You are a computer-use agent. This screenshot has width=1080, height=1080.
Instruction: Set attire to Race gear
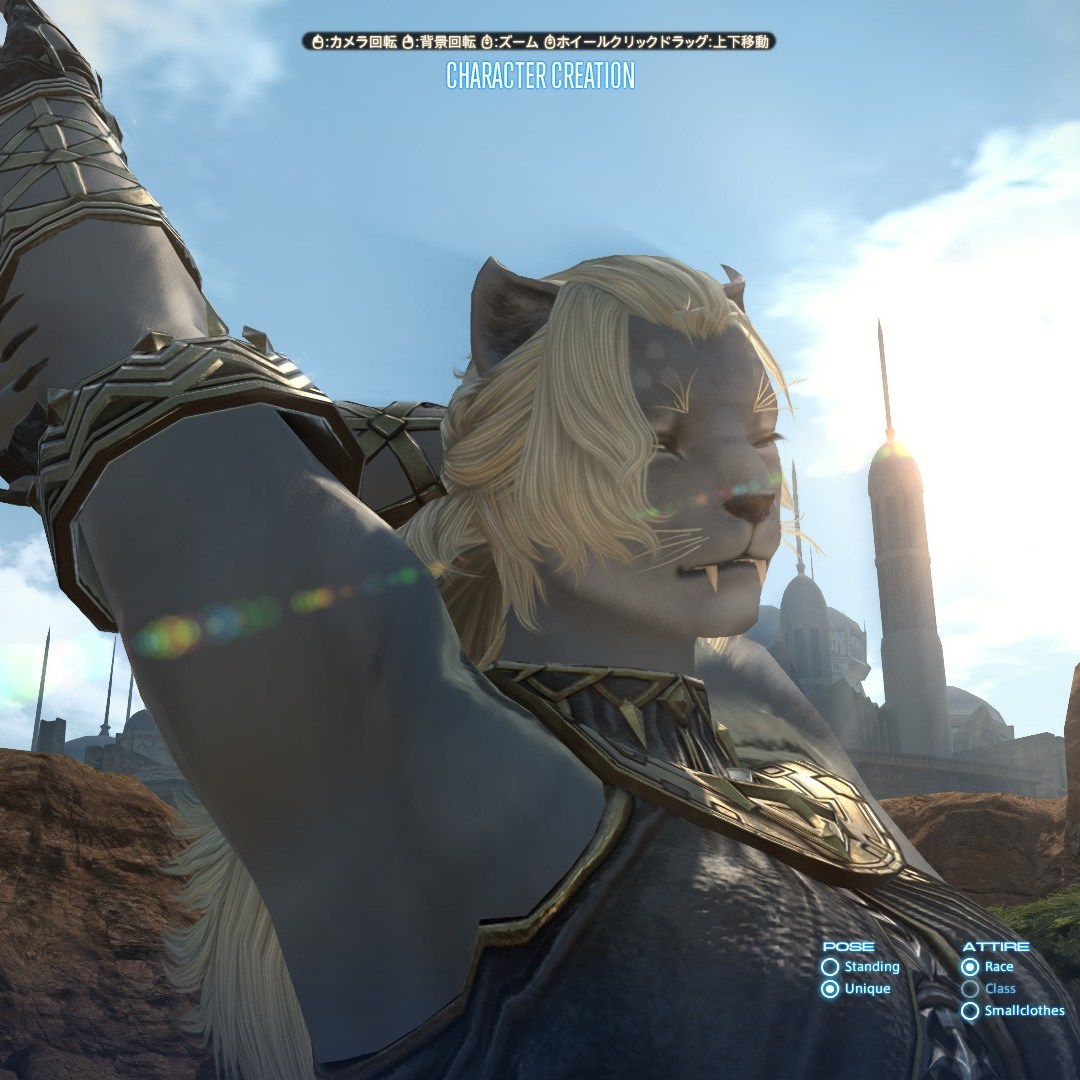pyautogui.click(x=969, y=967)
